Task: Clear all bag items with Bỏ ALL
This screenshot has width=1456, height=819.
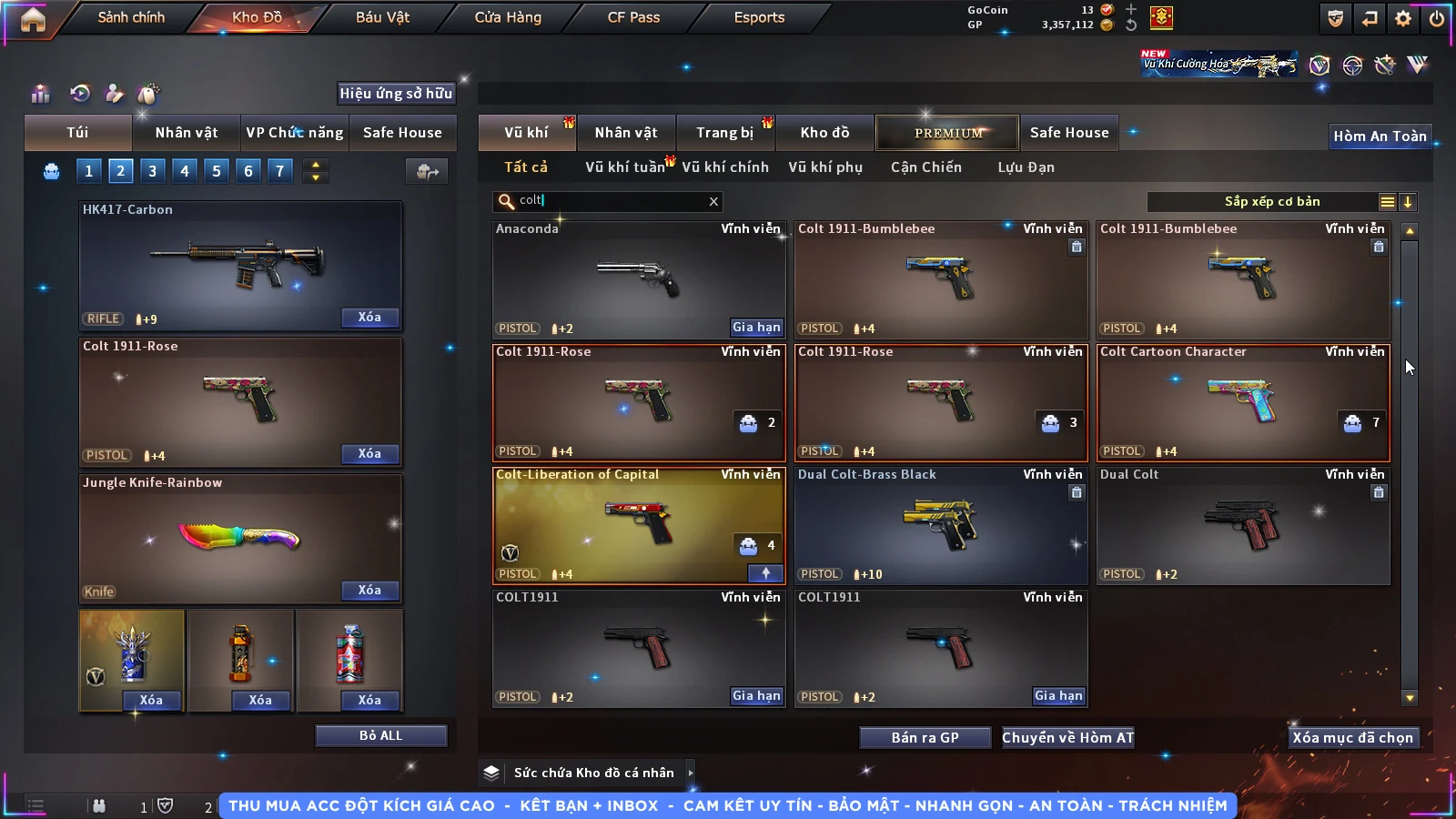Action: pyautogui.click(x=380, y=735)
